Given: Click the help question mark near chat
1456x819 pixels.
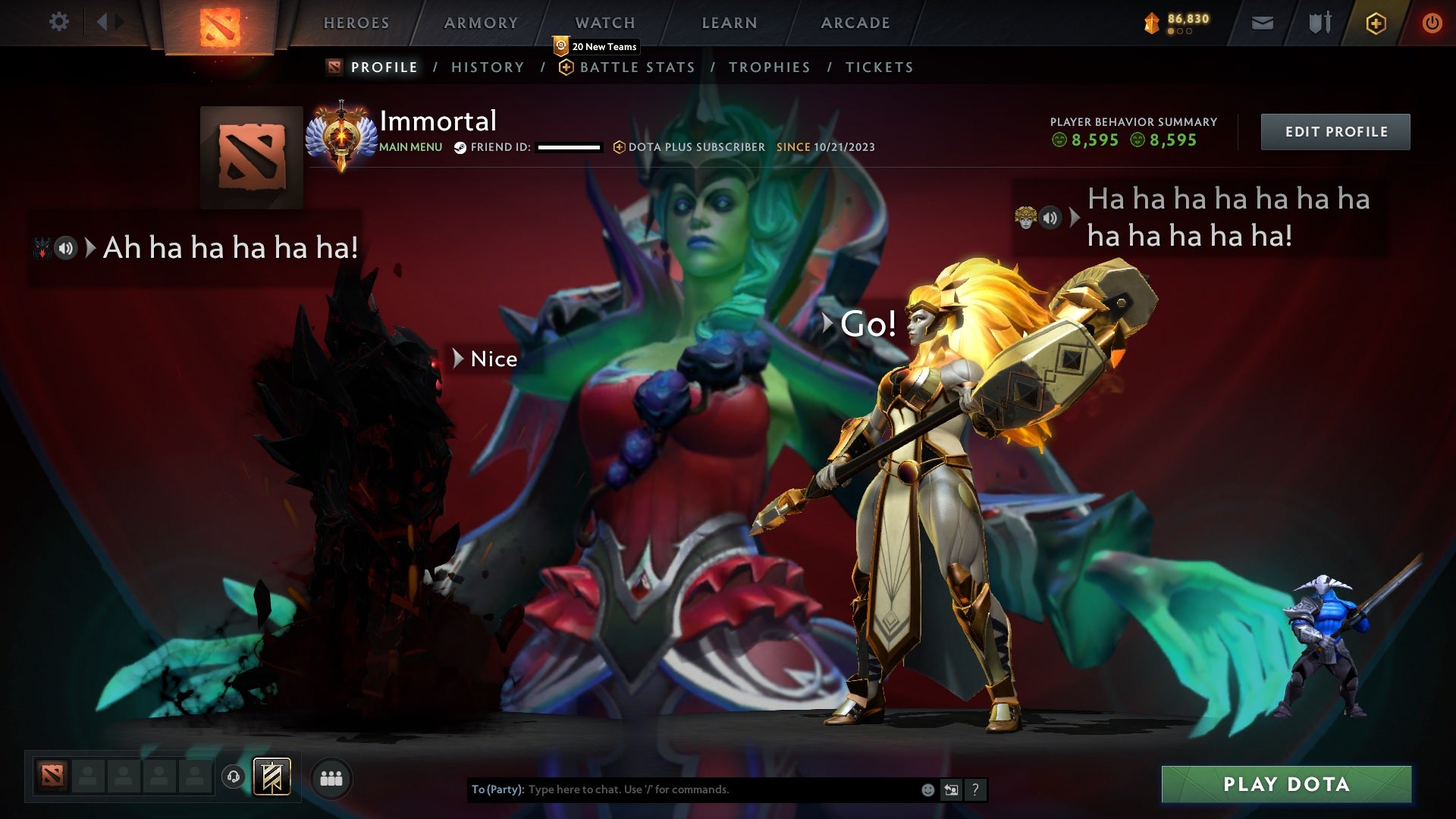Looking at the screenshot, I should 975,789.
